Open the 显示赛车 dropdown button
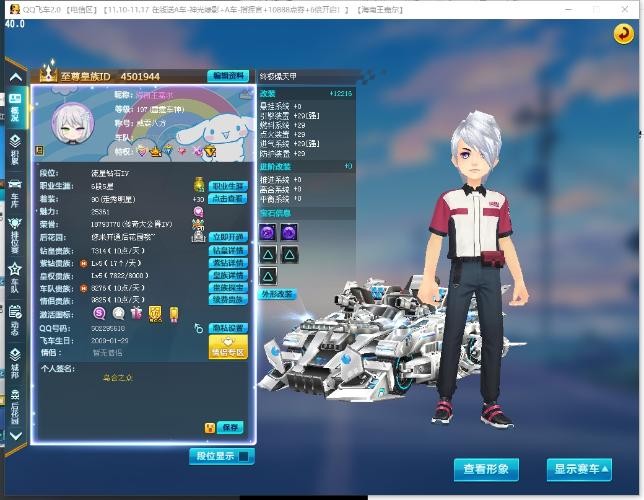The image size is (644, 500). (578, 468)
